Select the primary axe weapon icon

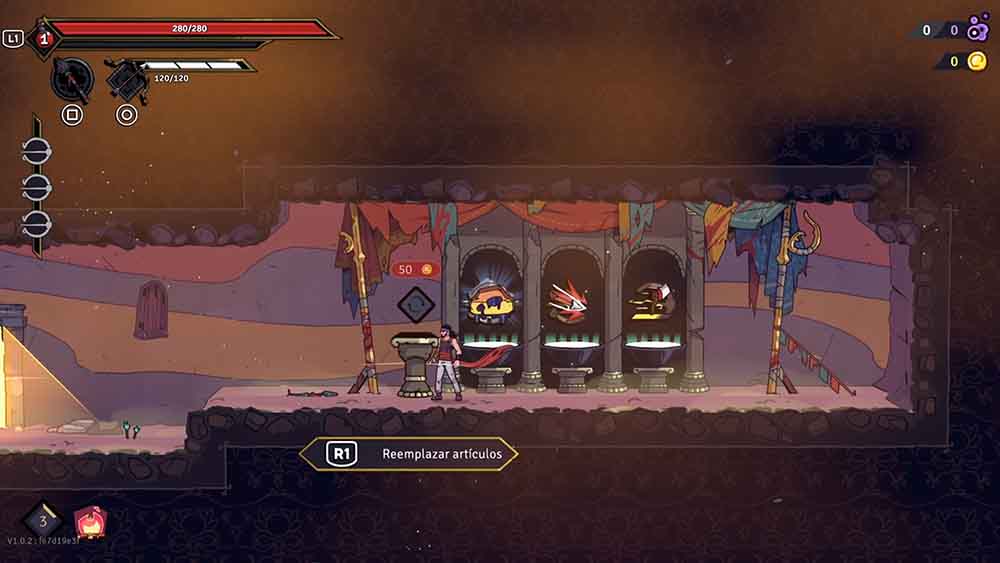pos(71,78)
